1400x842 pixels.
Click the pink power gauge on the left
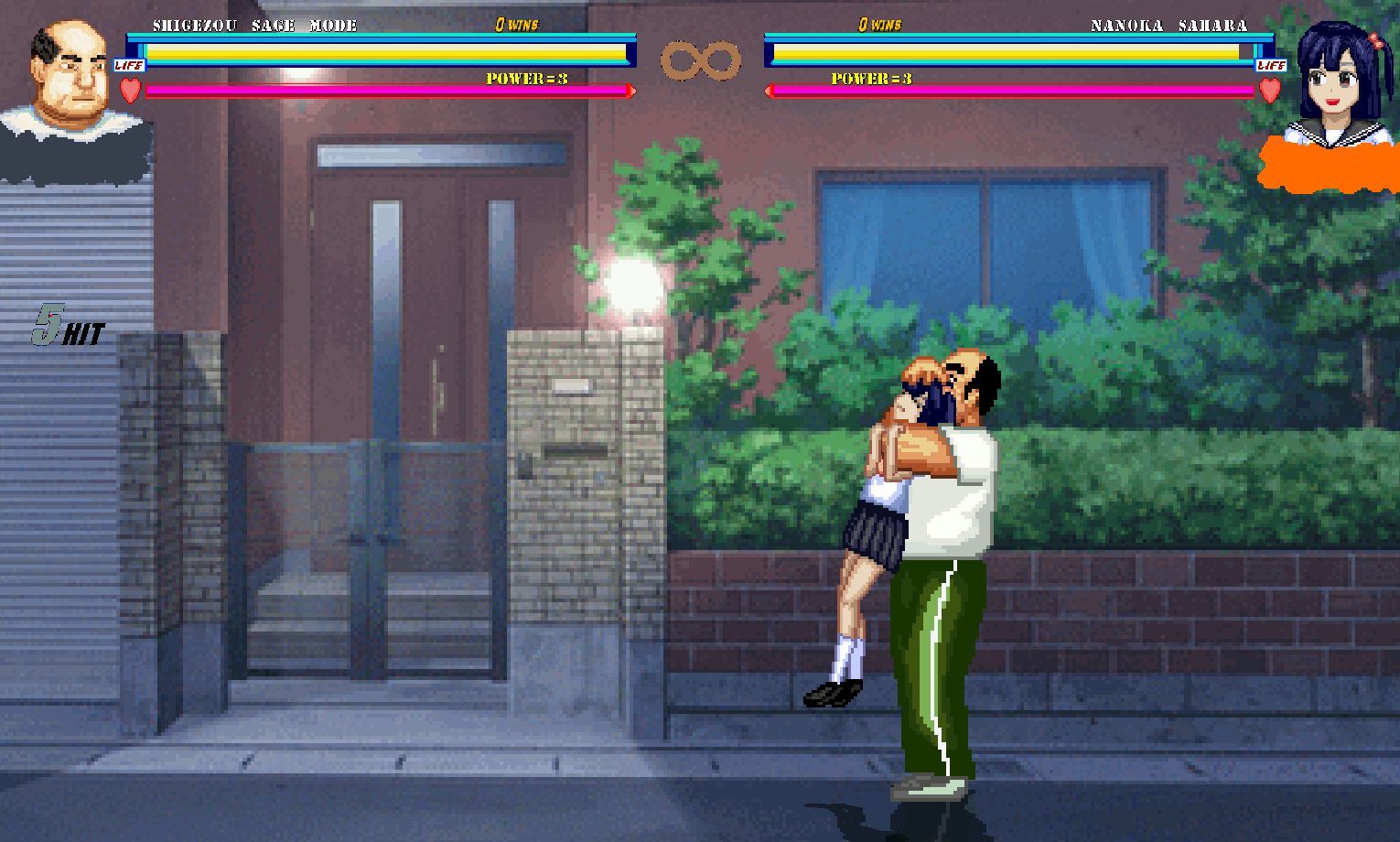point(384,91)
